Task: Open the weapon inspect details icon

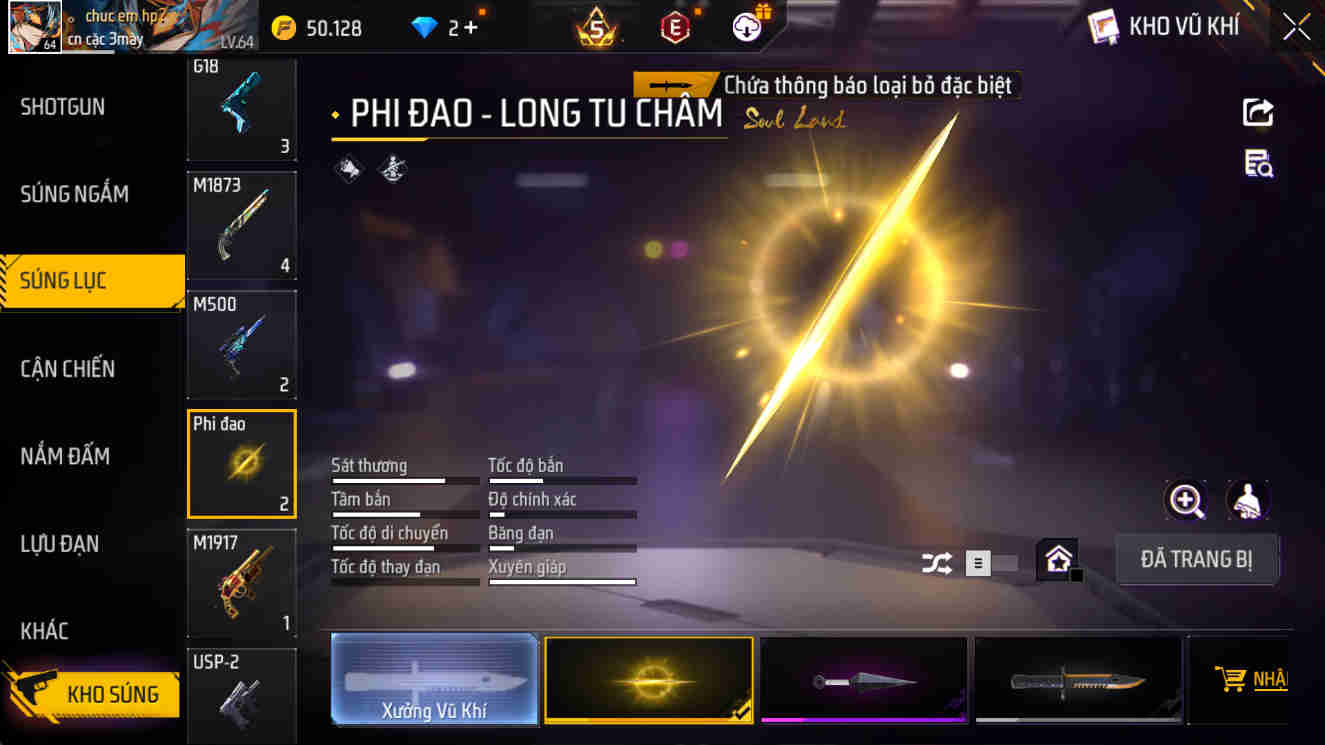Action: tap(1259, 162)
